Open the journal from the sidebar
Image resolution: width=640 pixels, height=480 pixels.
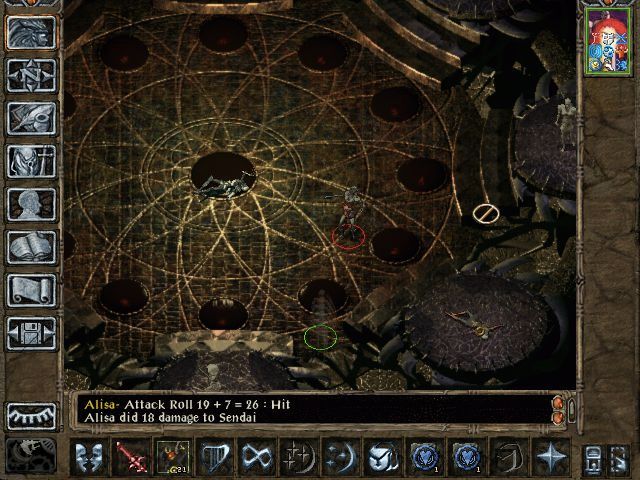32,118
